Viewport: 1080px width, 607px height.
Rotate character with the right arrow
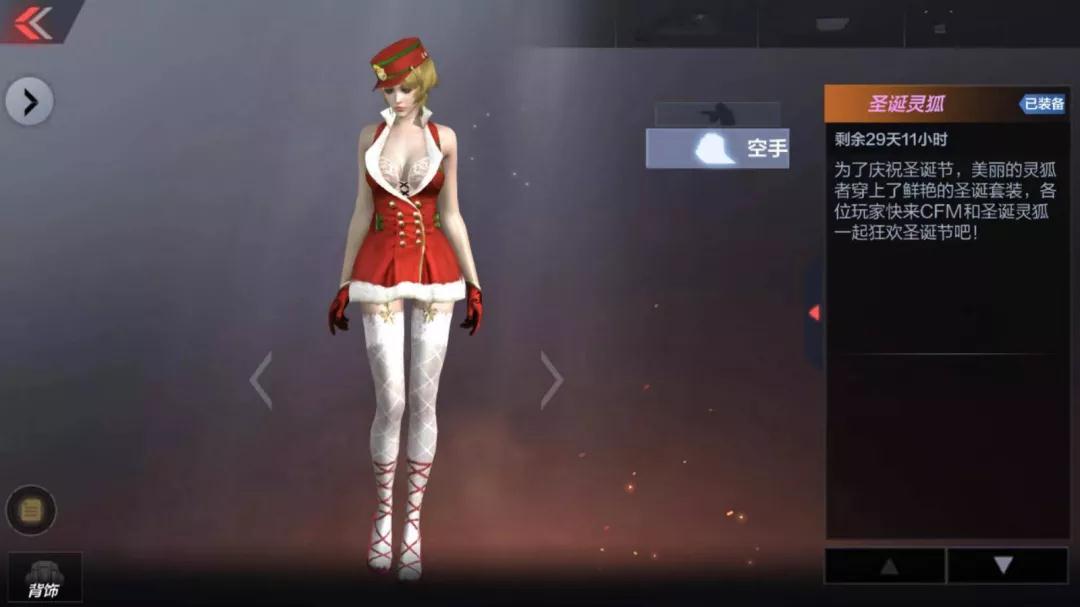click(x=551, y=380)
